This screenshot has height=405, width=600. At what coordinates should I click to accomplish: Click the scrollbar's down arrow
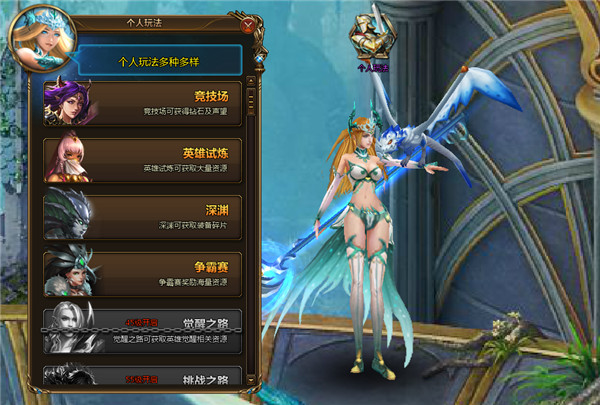tap(251, 379)
